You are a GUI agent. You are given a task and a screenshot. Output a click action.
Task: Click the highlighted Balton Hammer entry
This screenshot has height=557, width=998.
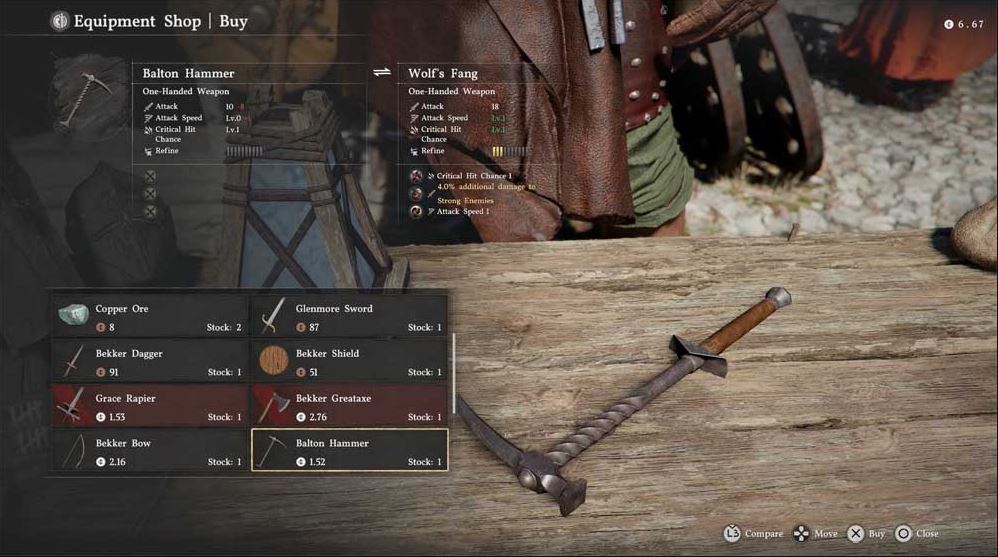(349, 451)
